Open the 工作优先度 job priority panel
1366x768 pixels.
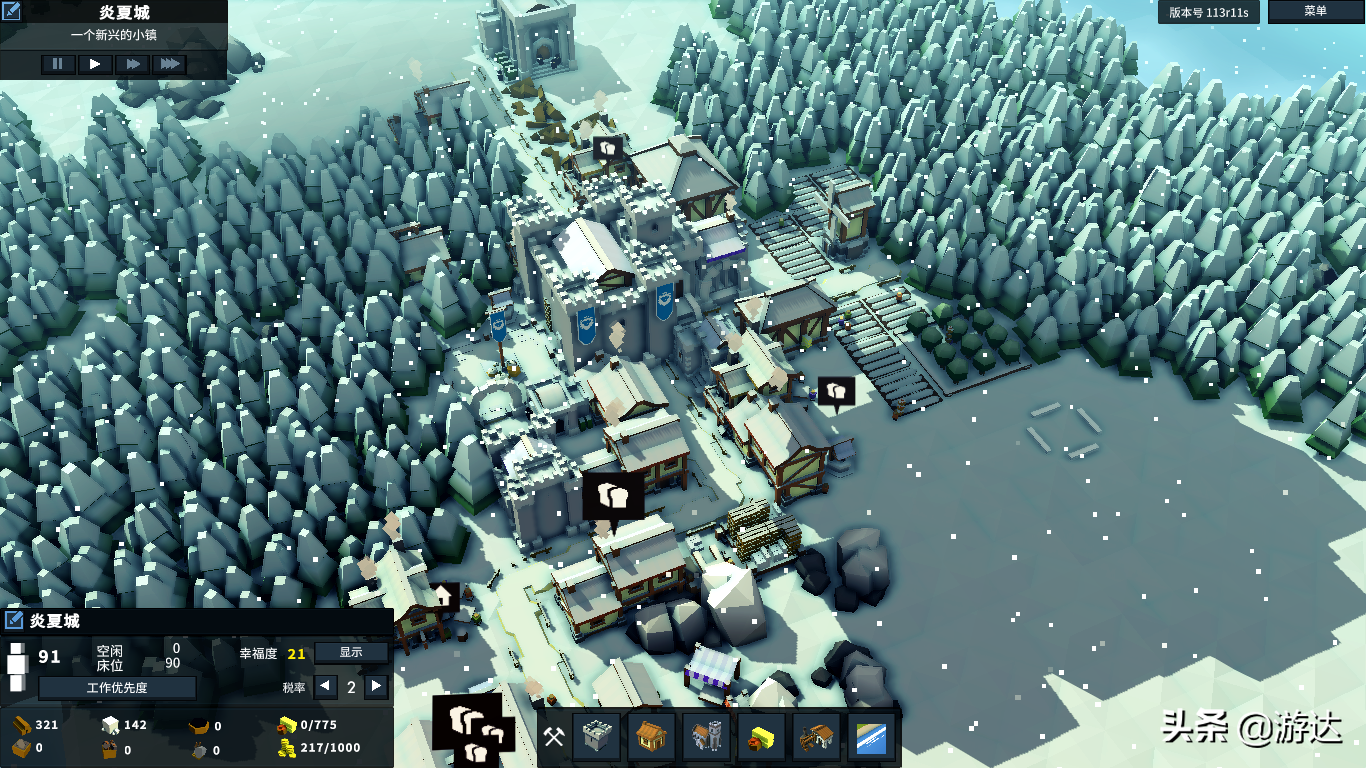tap(117, 688)
